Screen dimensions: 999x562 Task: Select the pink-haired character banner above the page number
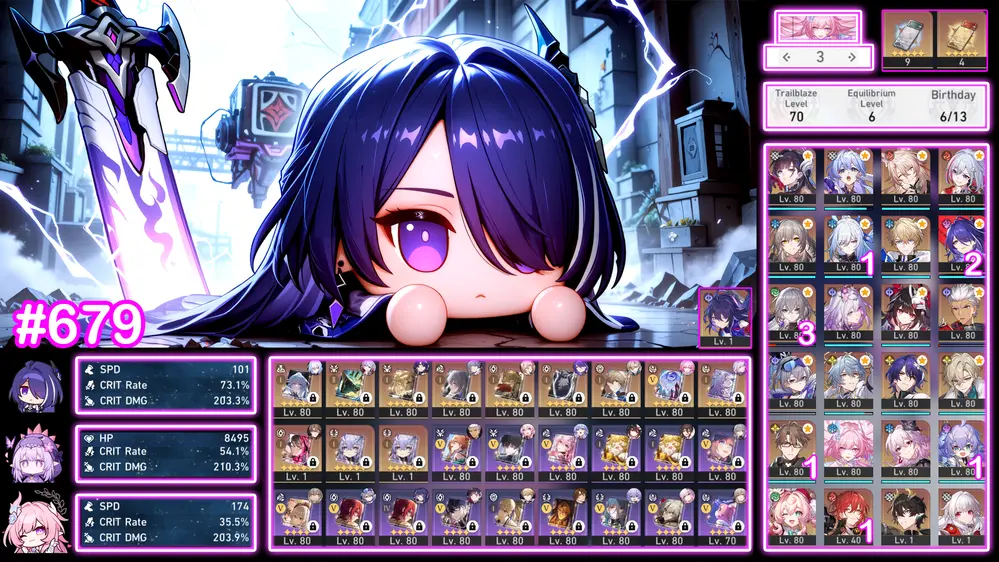coord(819,27)
